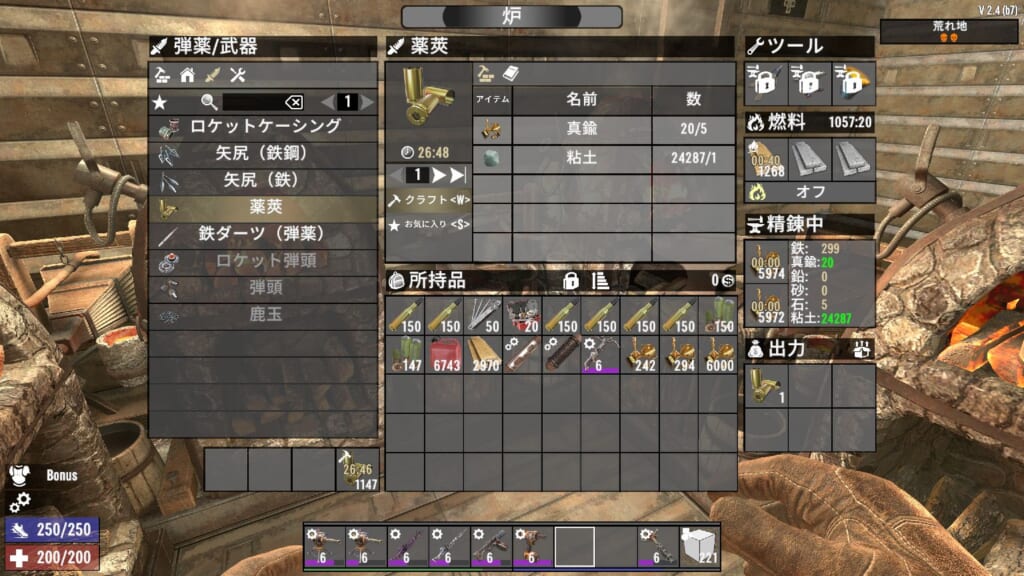Click the recipe search text field
This screenshot has height=576, width=1024.
point(248,102)
